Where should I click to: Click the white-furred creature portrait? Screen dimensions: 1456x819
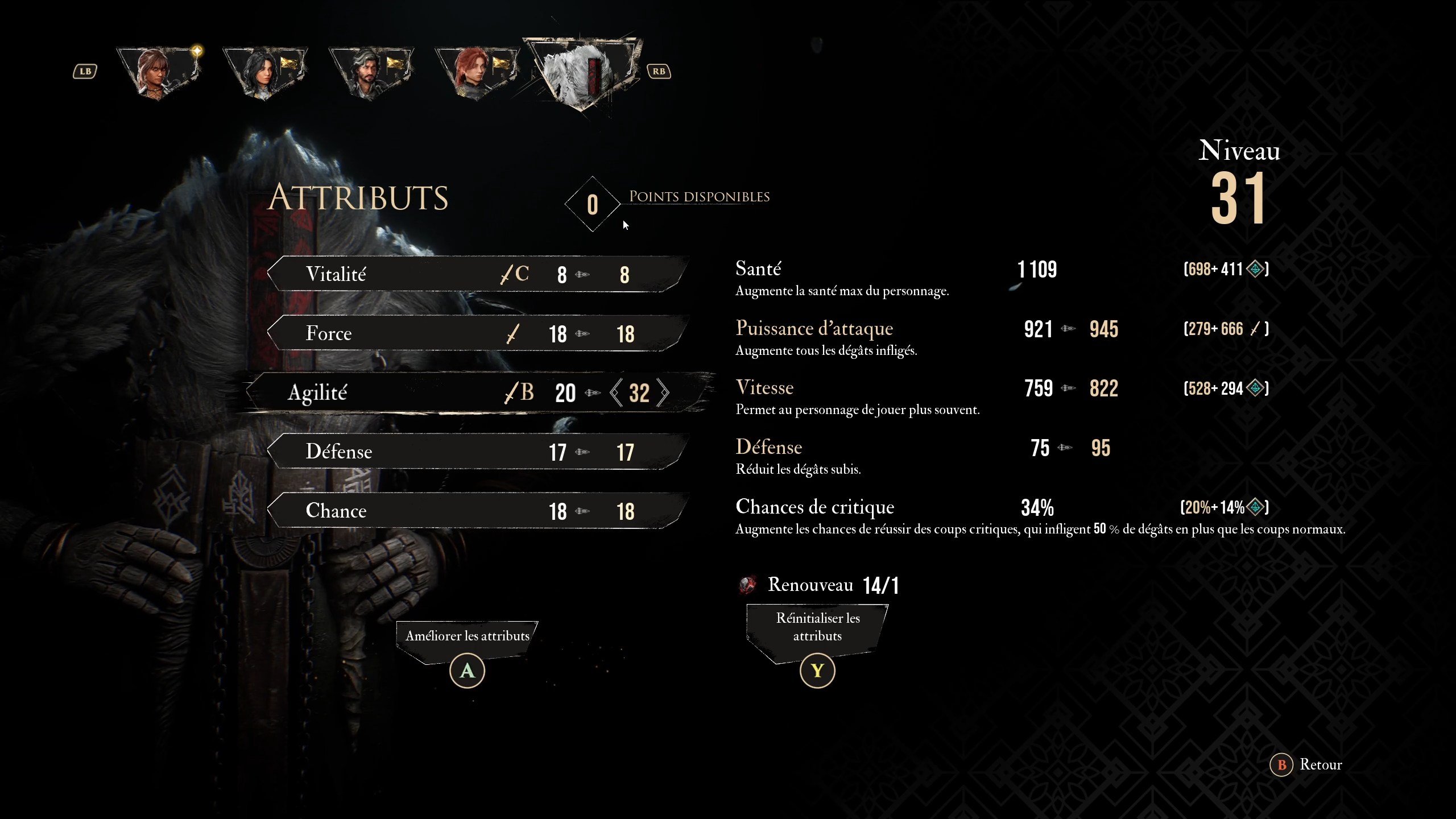(583, 71)
